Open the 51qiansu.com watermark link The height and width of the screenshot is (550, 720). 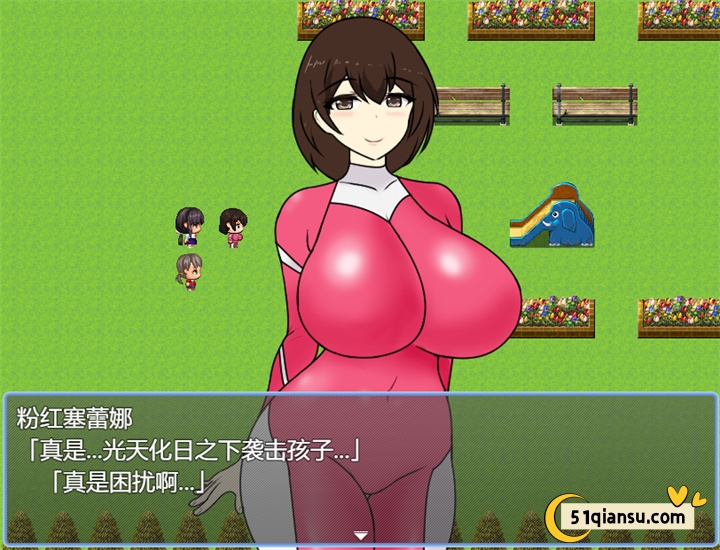[x=629, y=516]
